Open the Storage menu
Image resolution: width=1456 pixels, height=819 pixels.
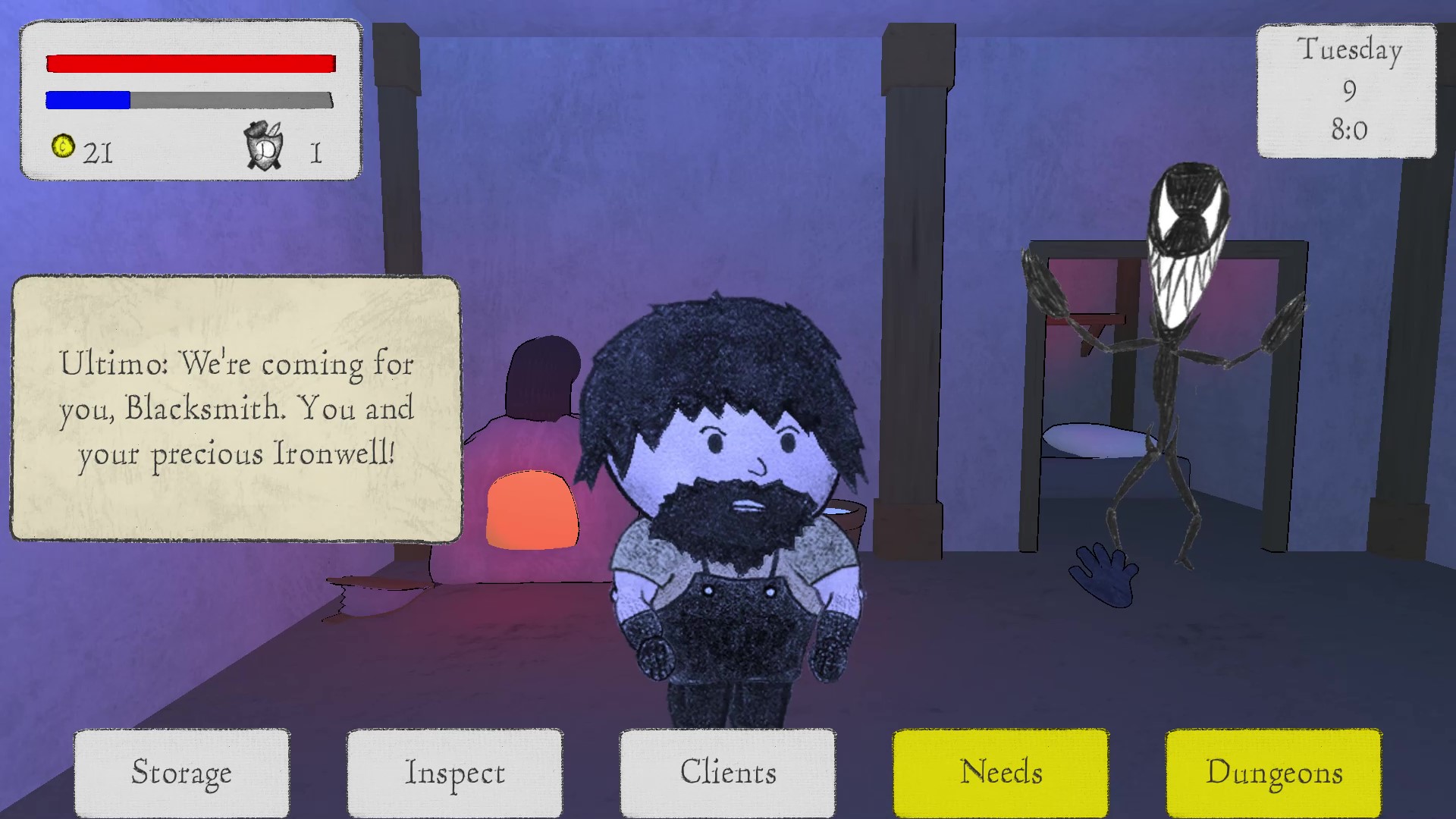tap(181, 772)
